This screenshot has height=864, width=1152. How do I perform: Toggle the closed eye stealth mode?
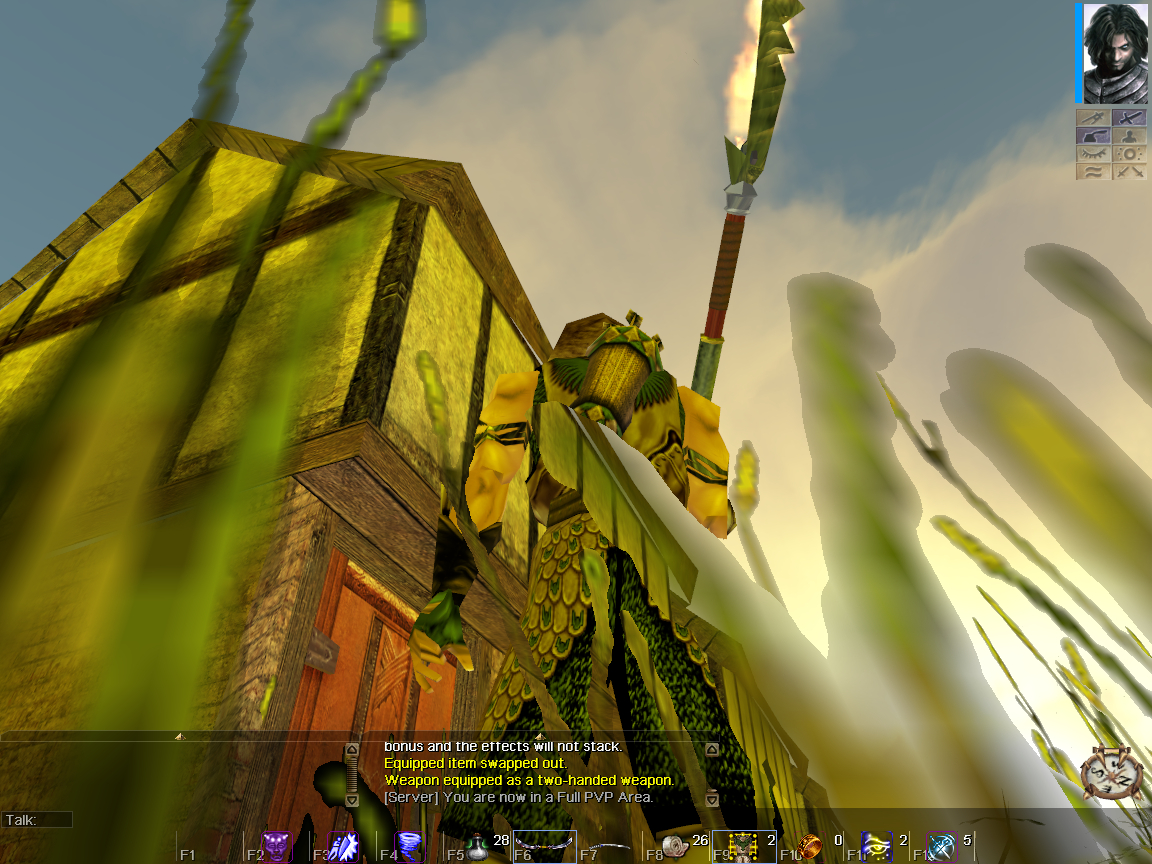[1093, 153]
